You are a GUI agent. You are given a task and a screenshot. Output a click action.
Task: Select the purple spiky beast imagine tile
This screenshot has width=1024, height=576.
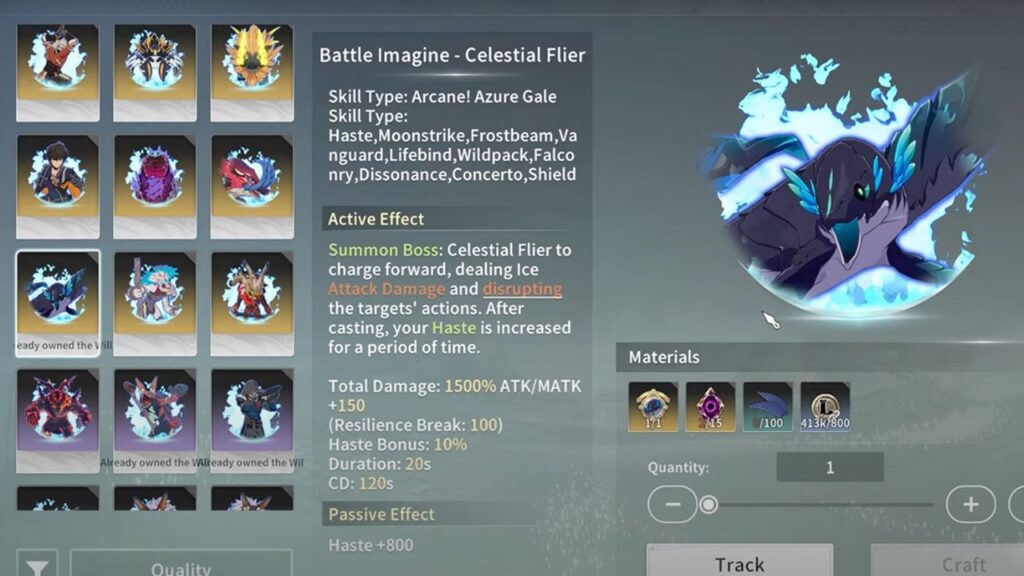(154, 180)
